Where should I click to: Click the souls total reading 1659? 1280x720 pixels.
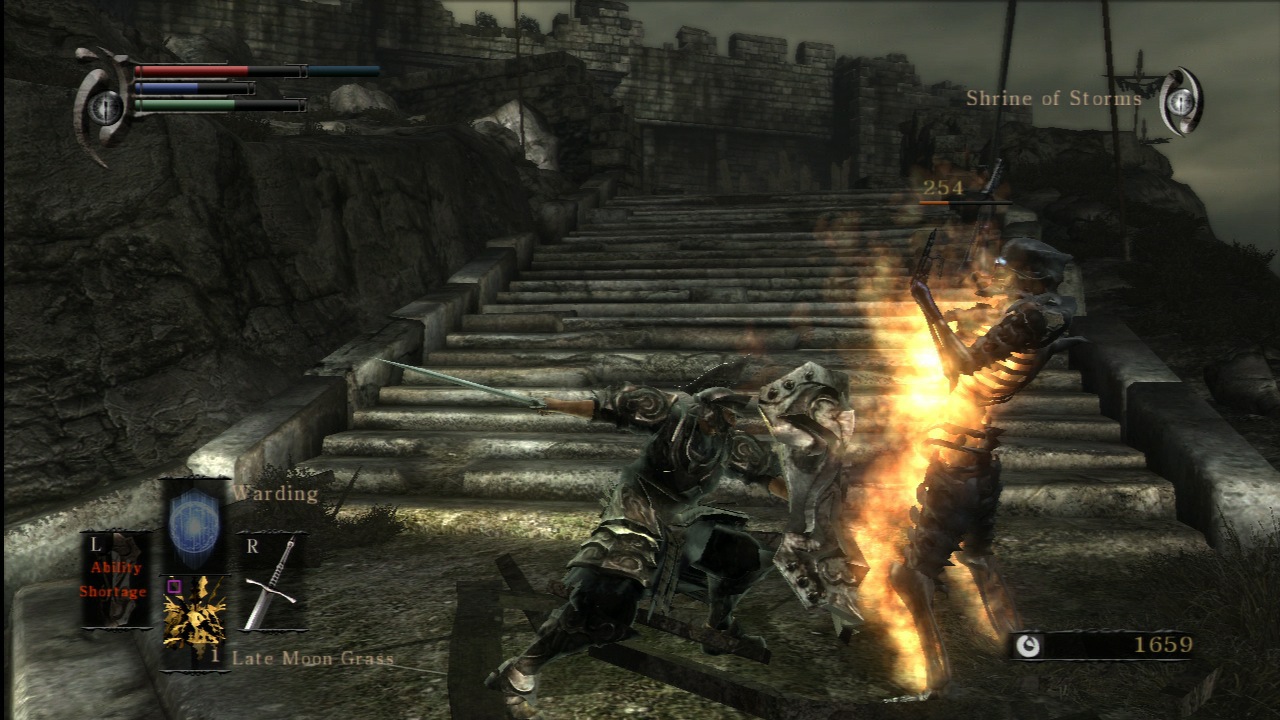click(1165, 645)
